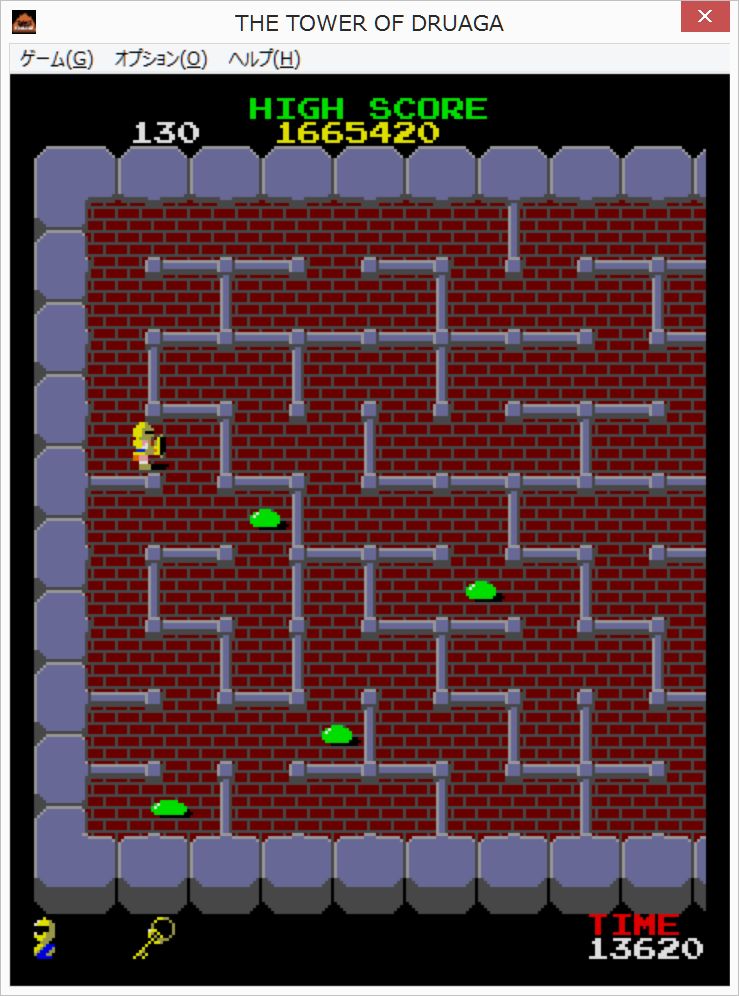The height and width of the screenshot is (996, 739).
Task: Open the オプション(O) menu
Action: [161, 59]
